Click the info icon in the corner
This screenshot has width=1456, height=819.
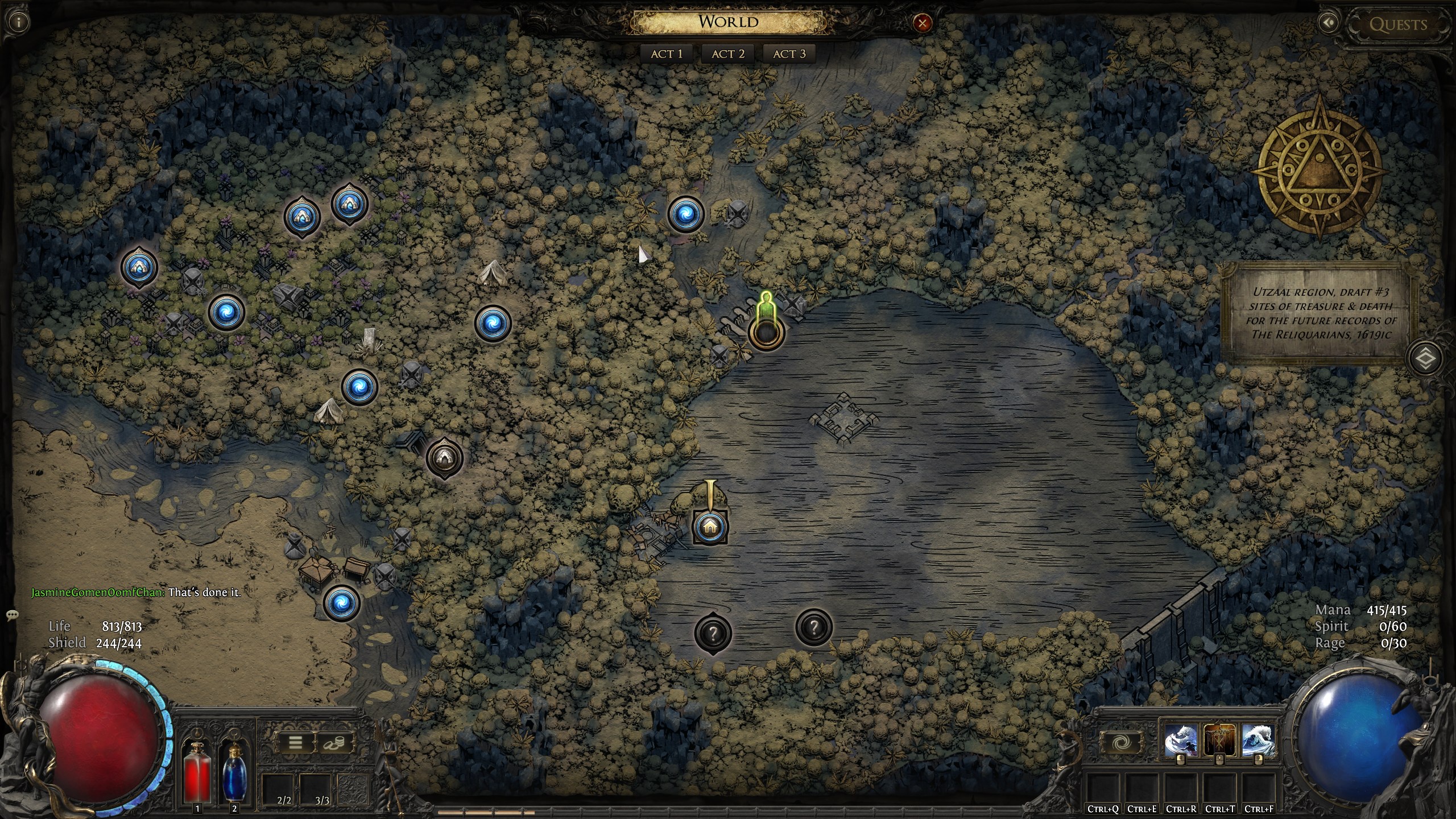(20, 23)
